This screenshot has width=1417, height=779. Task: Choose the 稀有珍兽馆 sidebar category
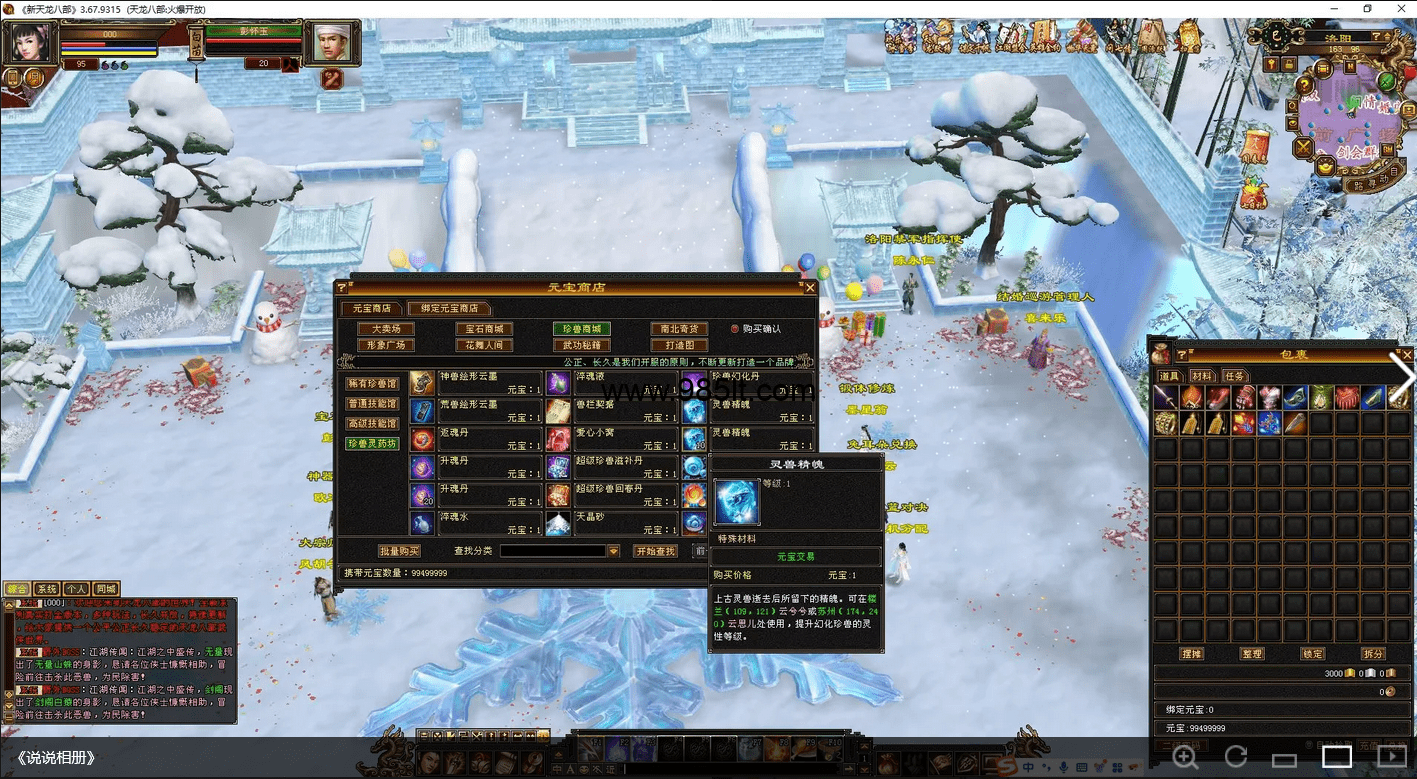(372, 384)
